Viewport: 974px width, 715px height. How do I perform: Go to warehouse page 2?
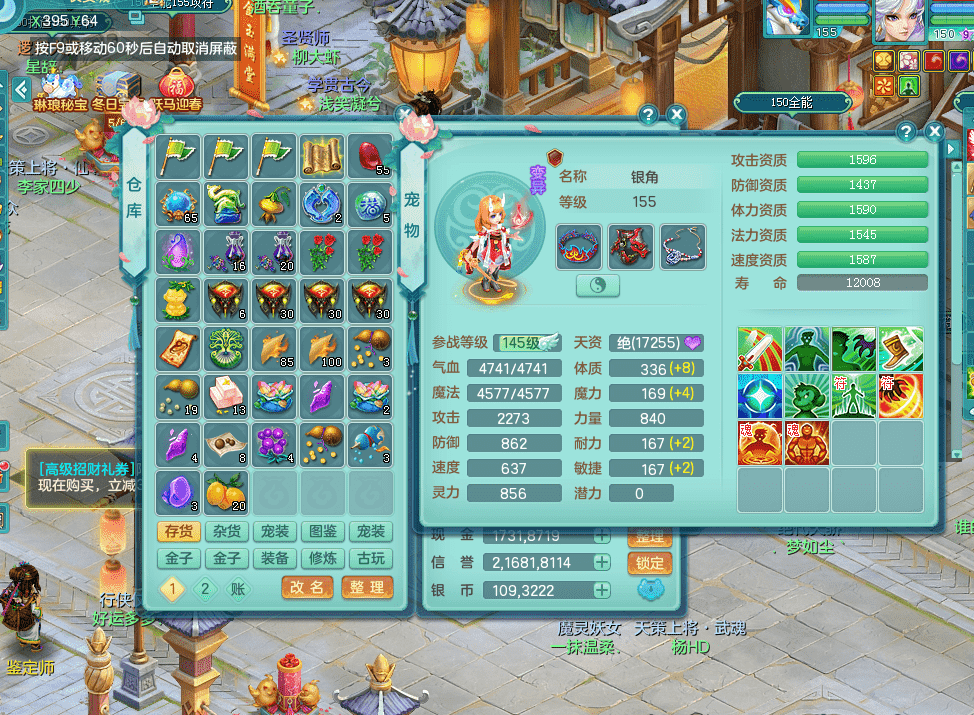pos(205,588)
